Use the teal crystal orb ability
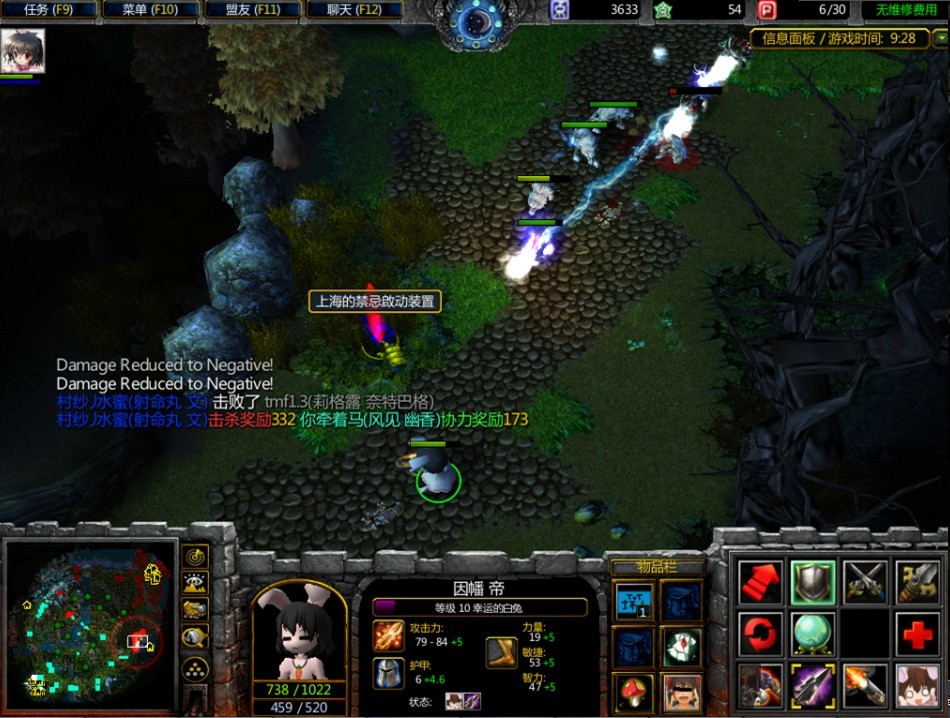 click(x=812, y=634)
